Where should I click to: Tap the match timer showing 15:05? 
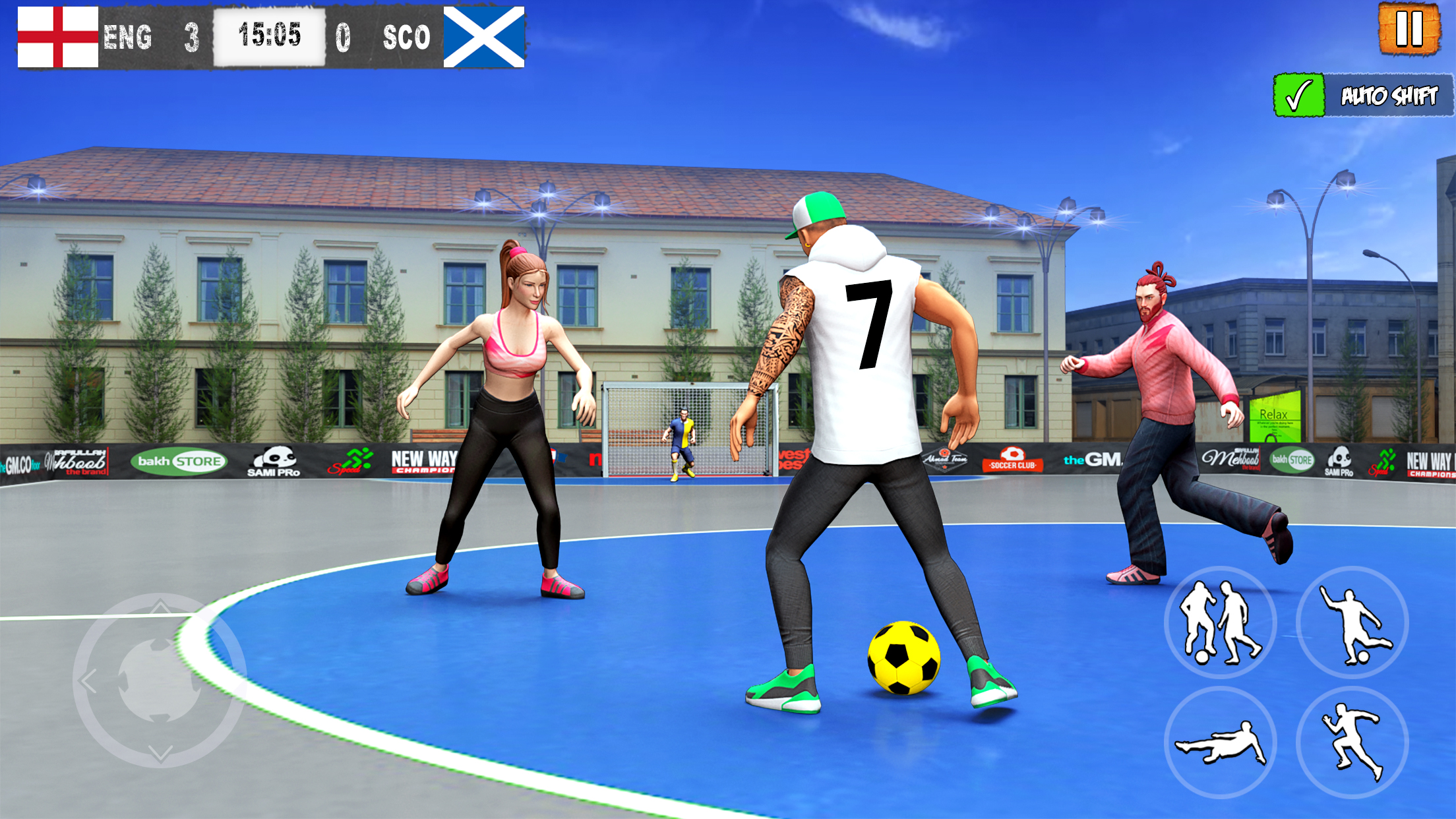point(271,34)
